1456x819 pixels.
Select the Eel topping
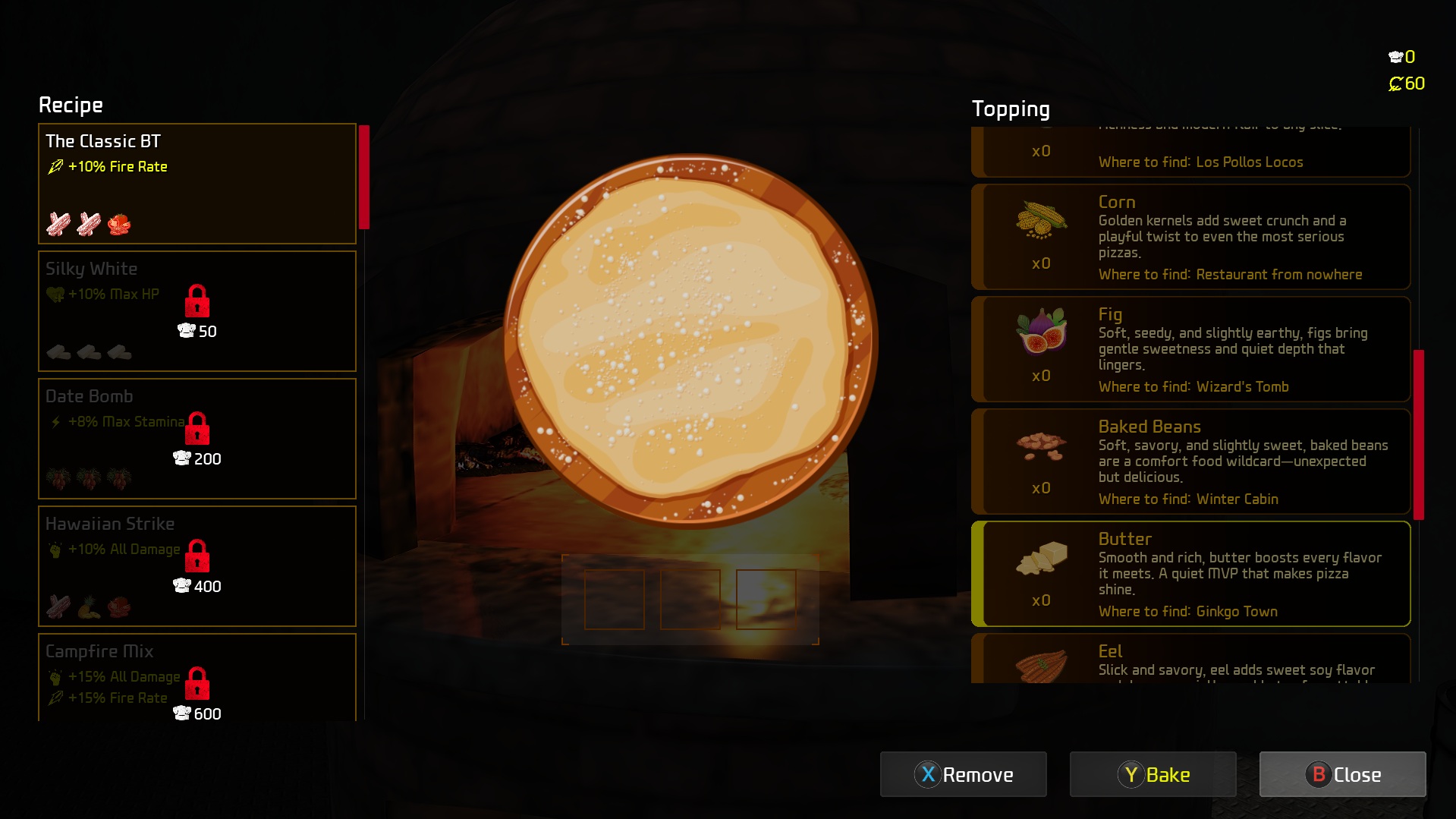(x=1190, y=659)
